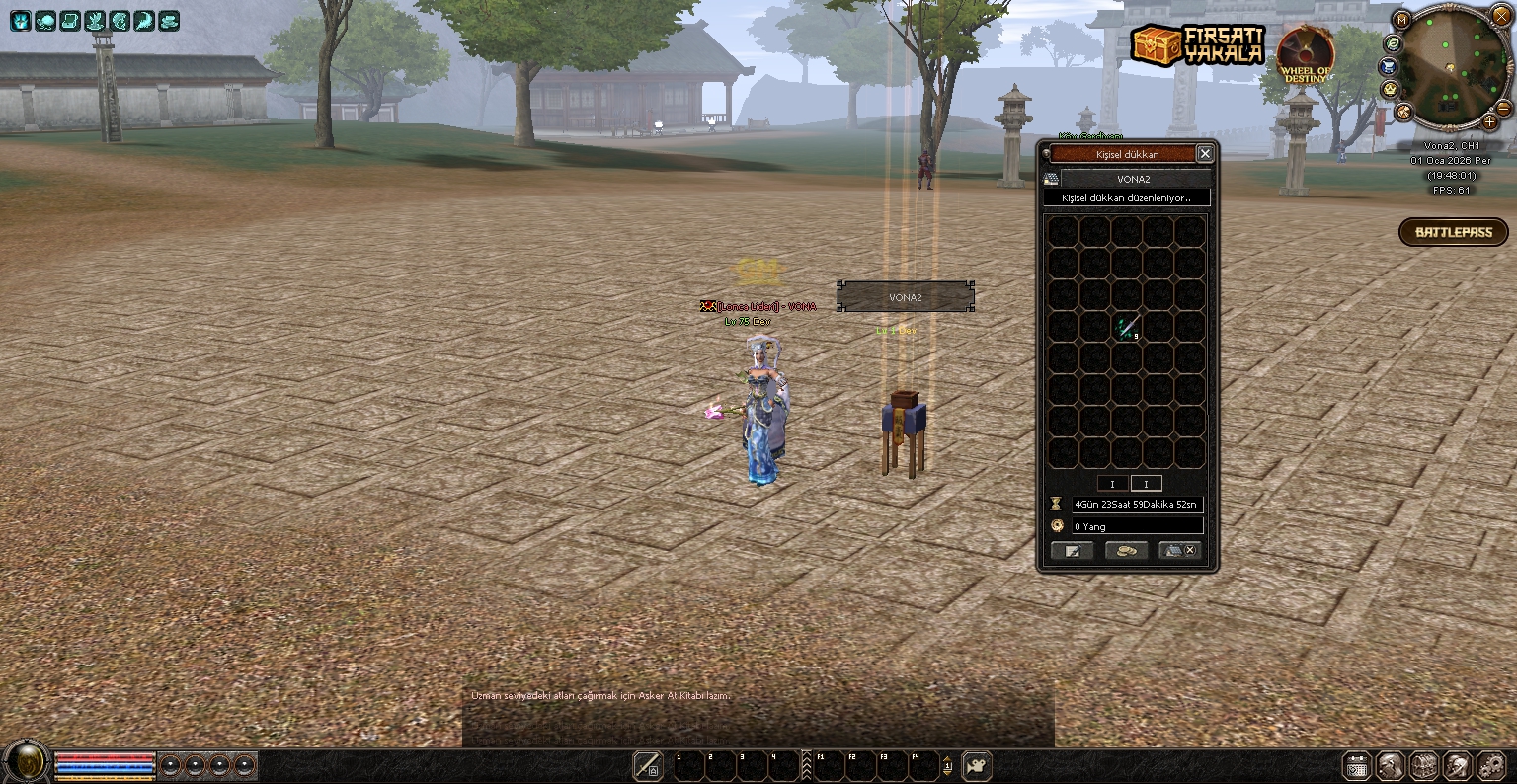Close the personal shop with the stall X button
Screen dimensions: 1517x784
pyautogui.click(x=1180, y=551)
